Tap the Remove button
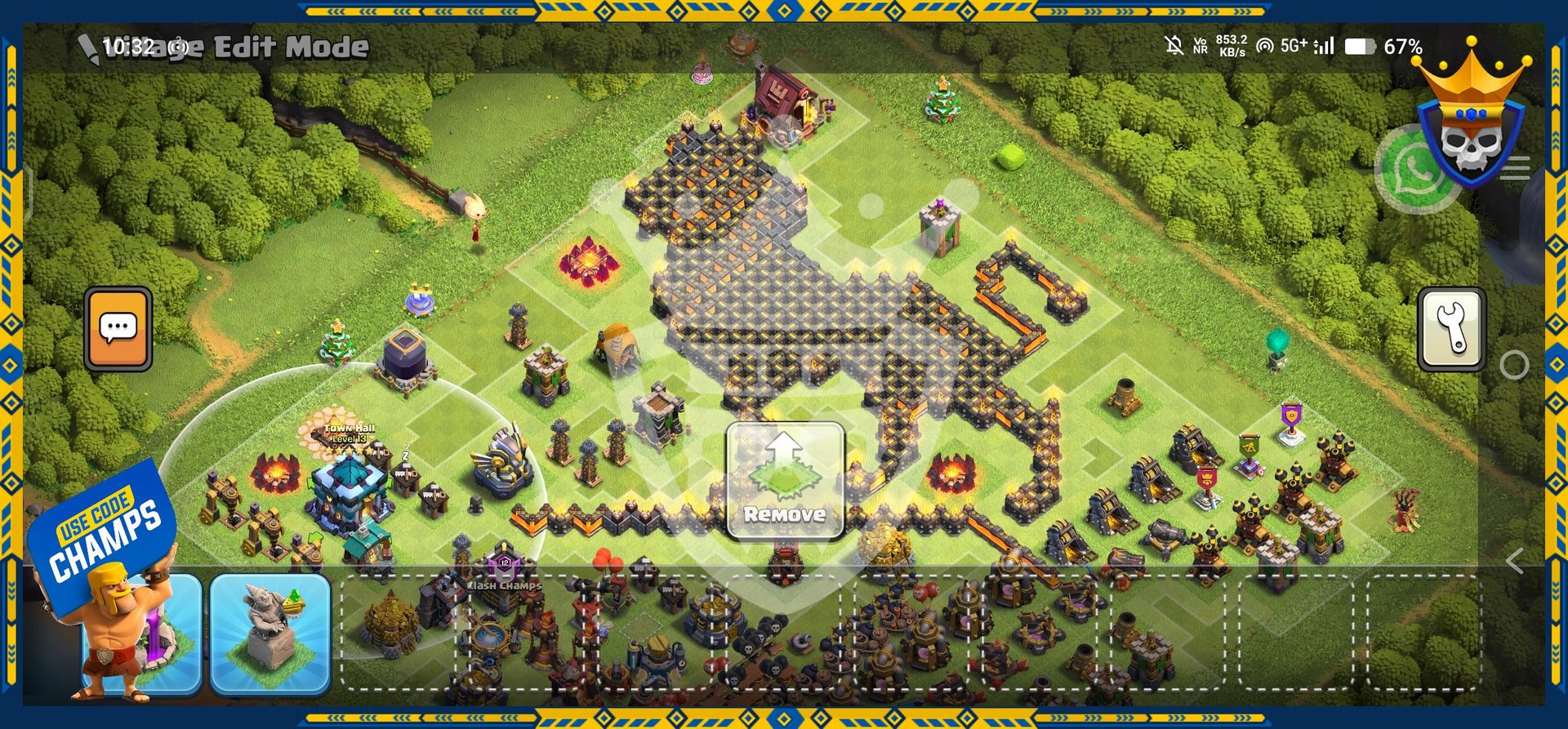Viewport: 1568px width, 729px height. tap(785, 482)
